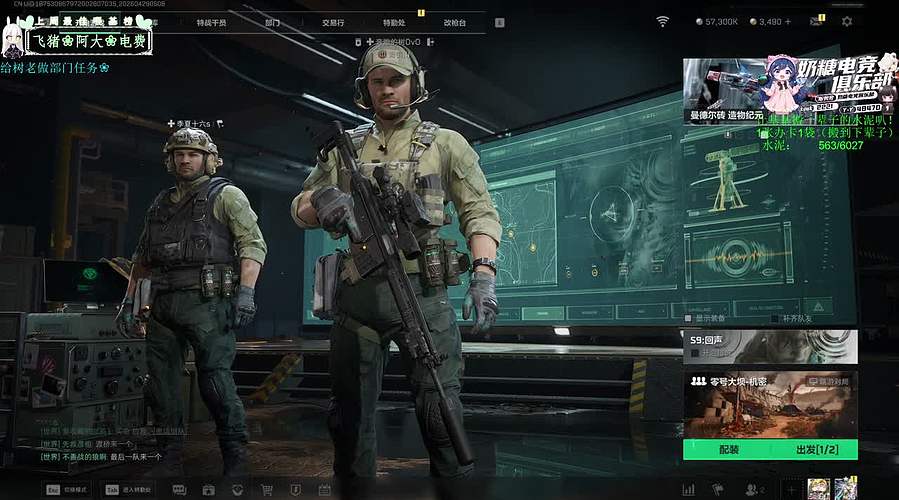Screen dimensions: 899x500
Task: Open the 交易行 trading house tab
Action: click(x=335, y=21)
